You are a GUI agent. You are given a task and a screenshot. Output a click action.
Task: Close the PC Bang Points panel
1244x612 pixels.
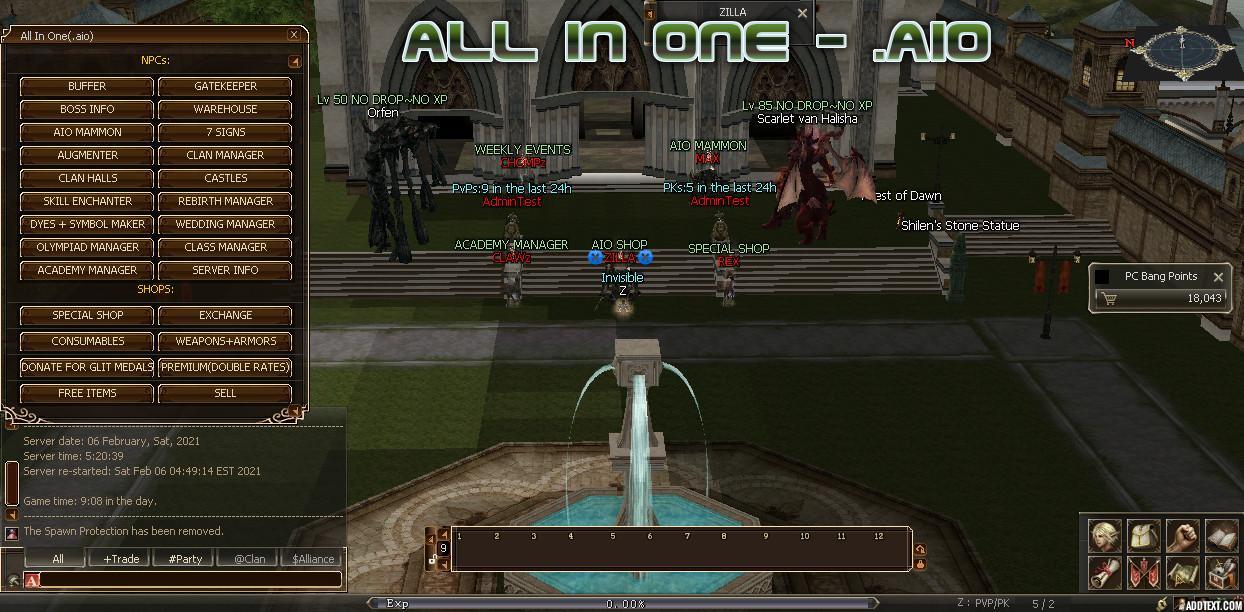[1218, 277]
